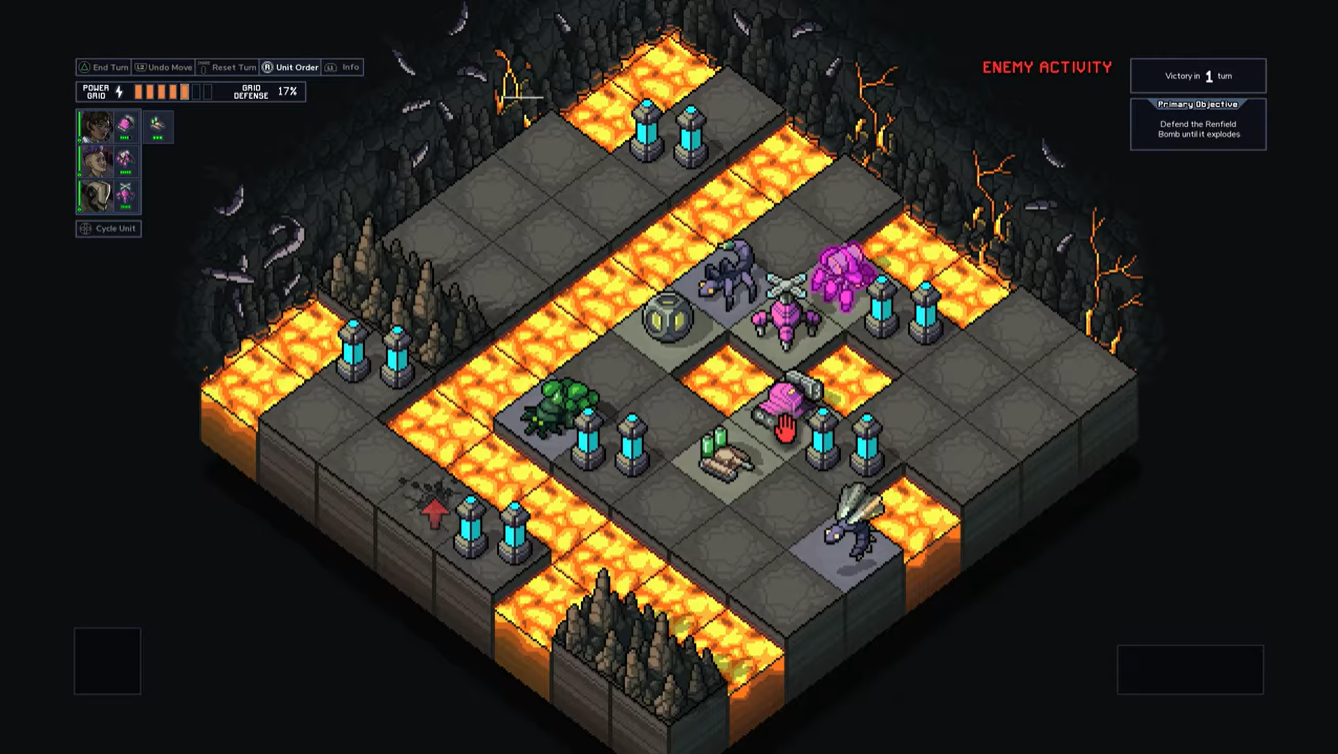Image resolution: width=1338 pixels, height=754 pixels.
Task: Select the deployed tan tank unit icon
Action: [157, 126]
